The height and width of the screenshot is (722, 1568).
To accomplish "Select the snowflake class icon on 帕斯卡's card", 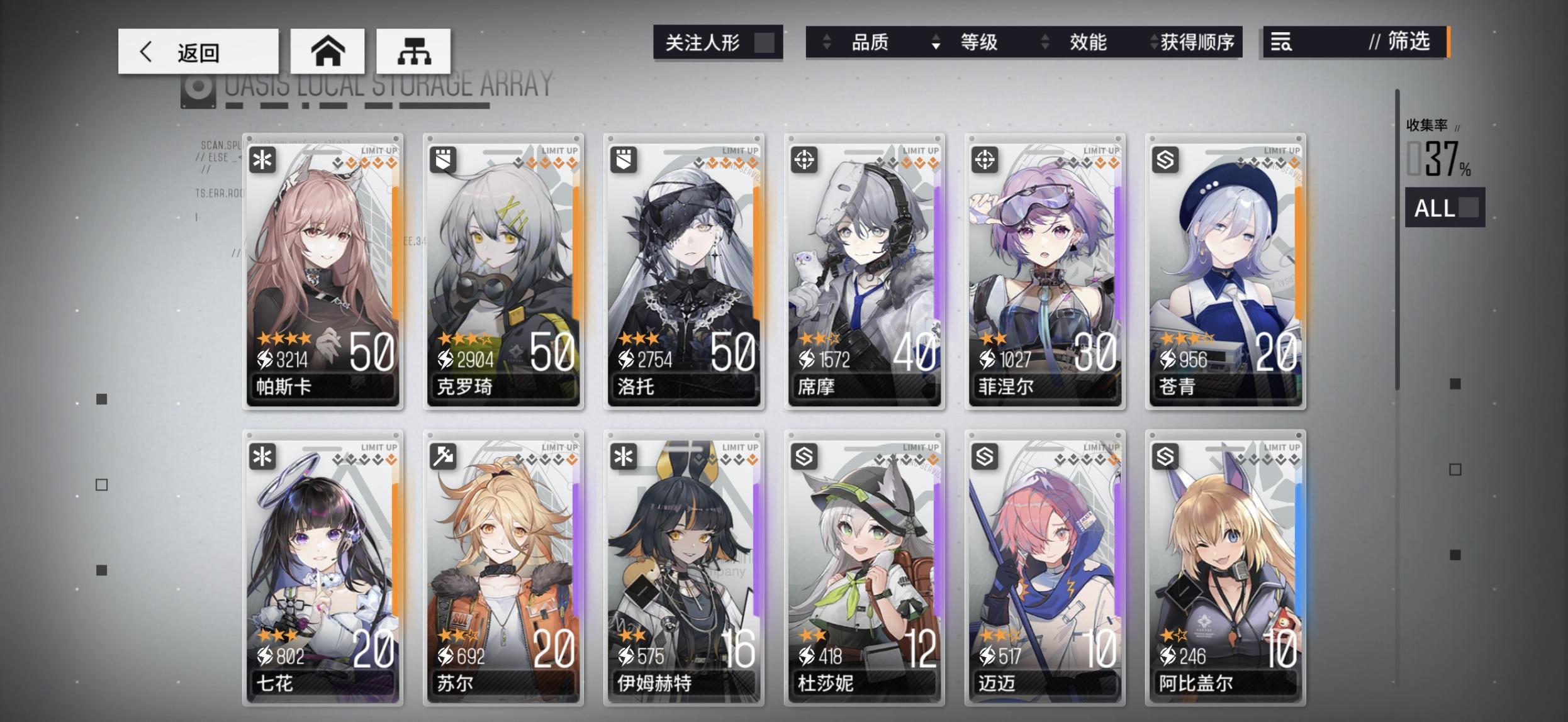I will point(264,160).
